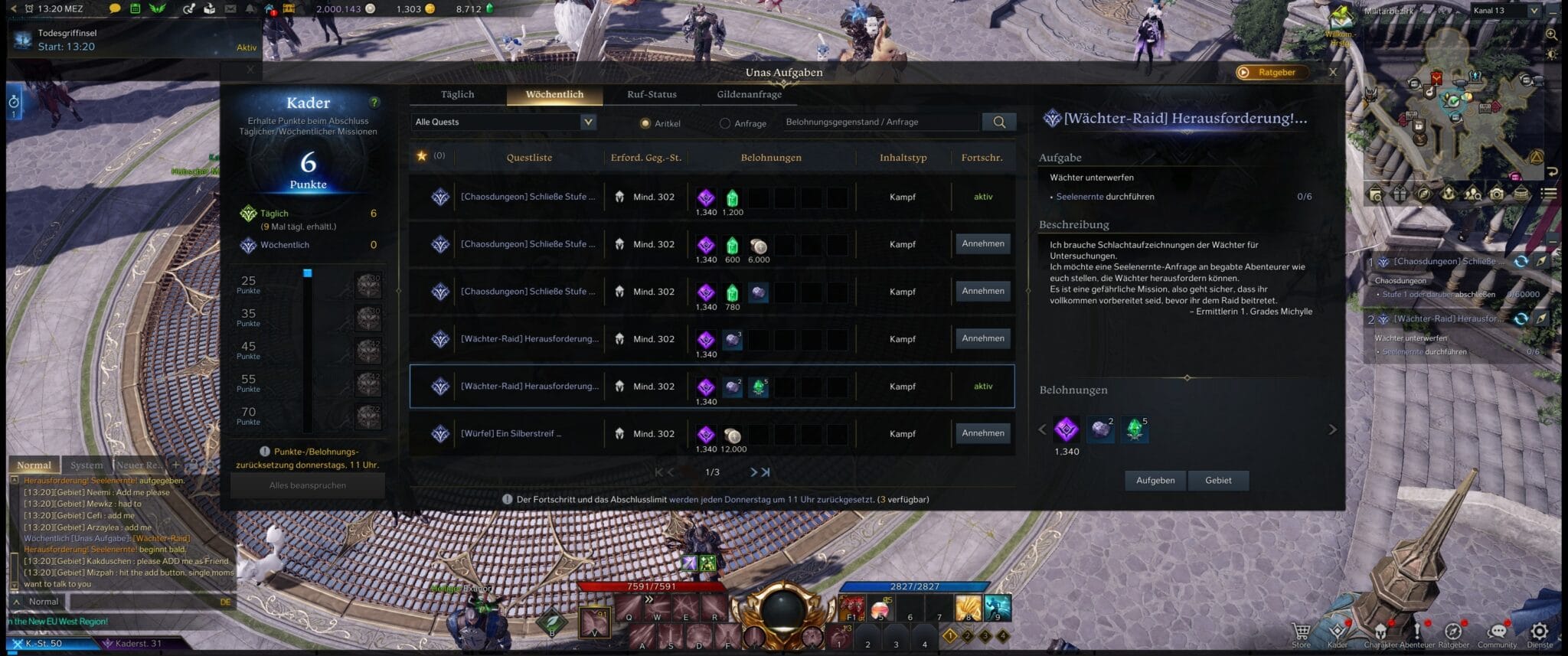The width and height of the screenshot is (1568, 656).
Task: Select the Gildenanfrage tab
Action: [x=749, y=95]
